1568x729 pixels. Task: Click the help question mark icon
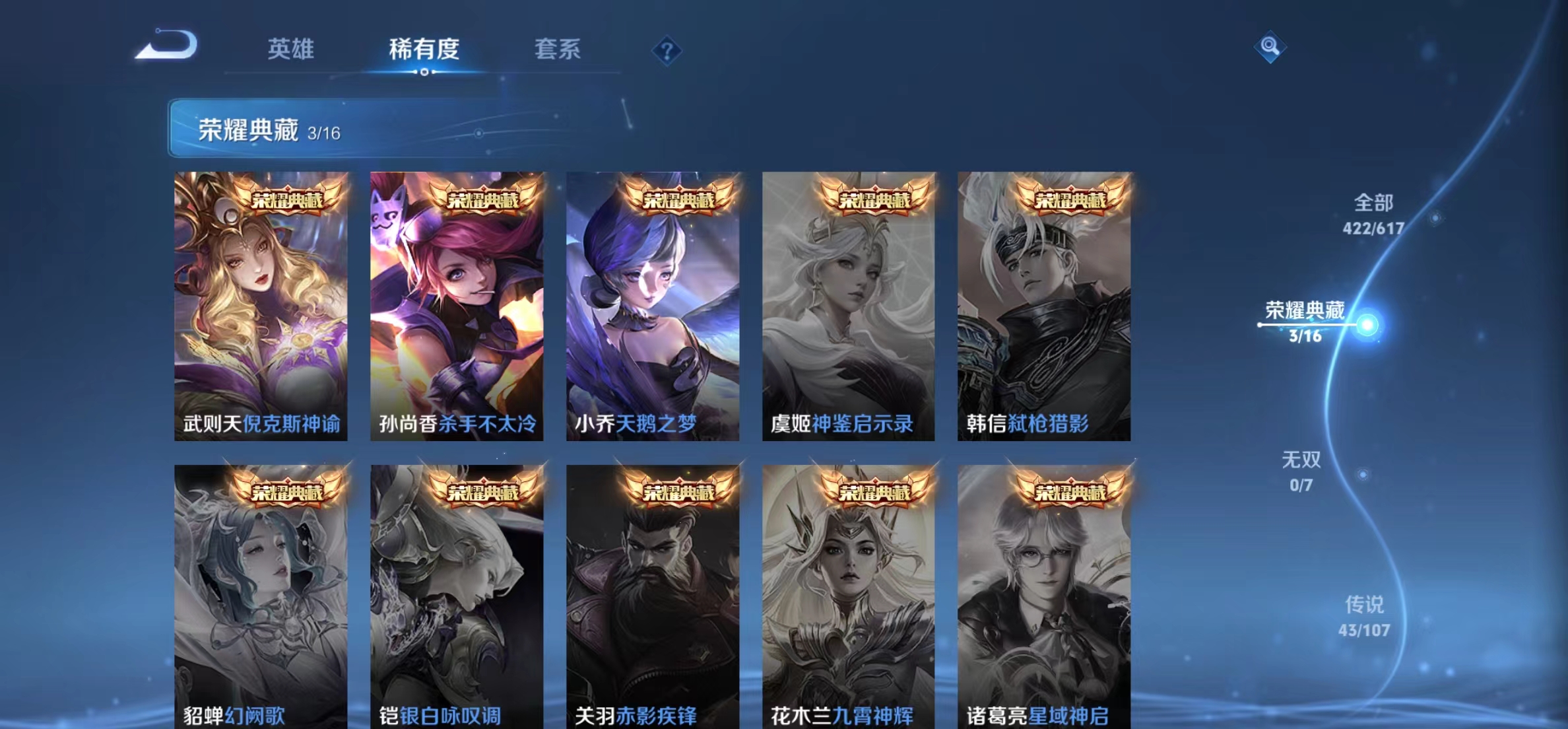click(x=667, y=50)
